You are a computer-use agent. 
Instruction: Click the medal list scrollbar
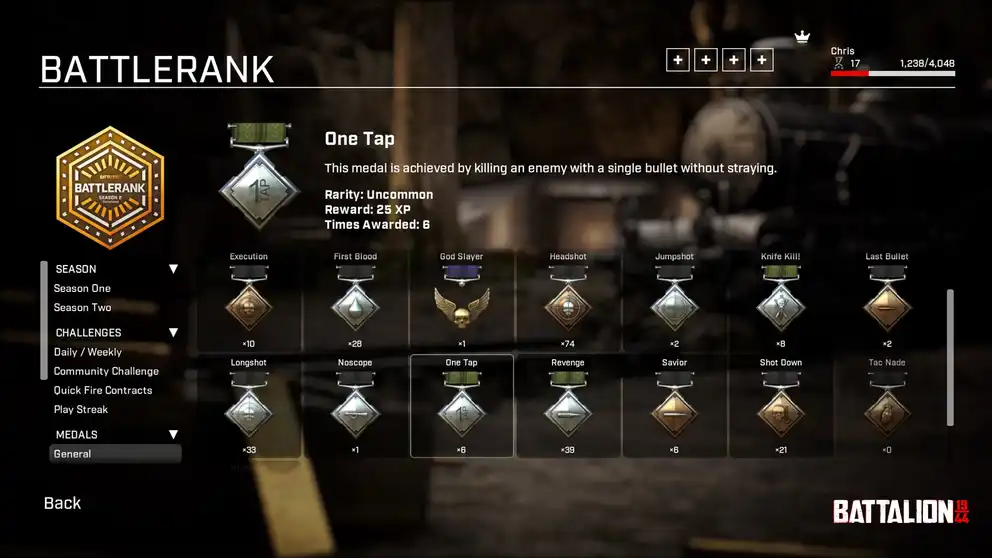(950, 359)
